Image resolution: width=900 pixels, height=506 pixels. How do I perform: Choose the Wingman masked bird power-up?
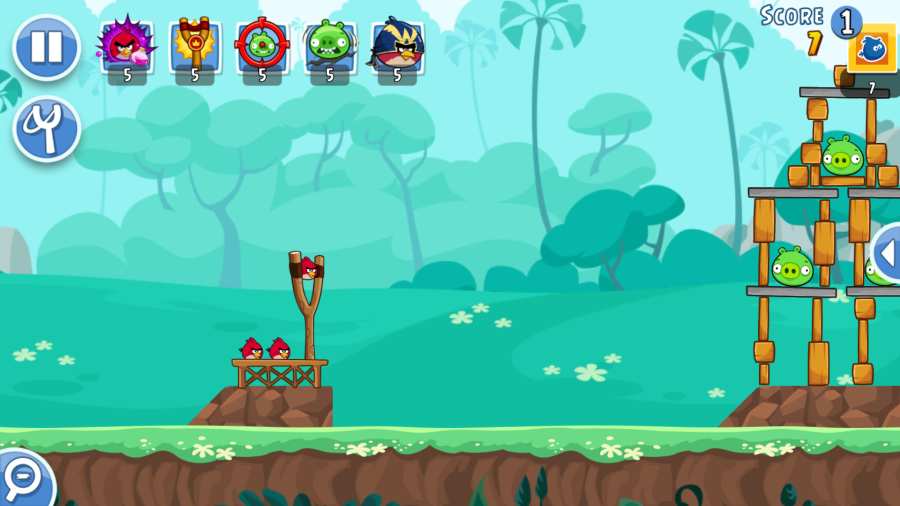tap(397, 46)
